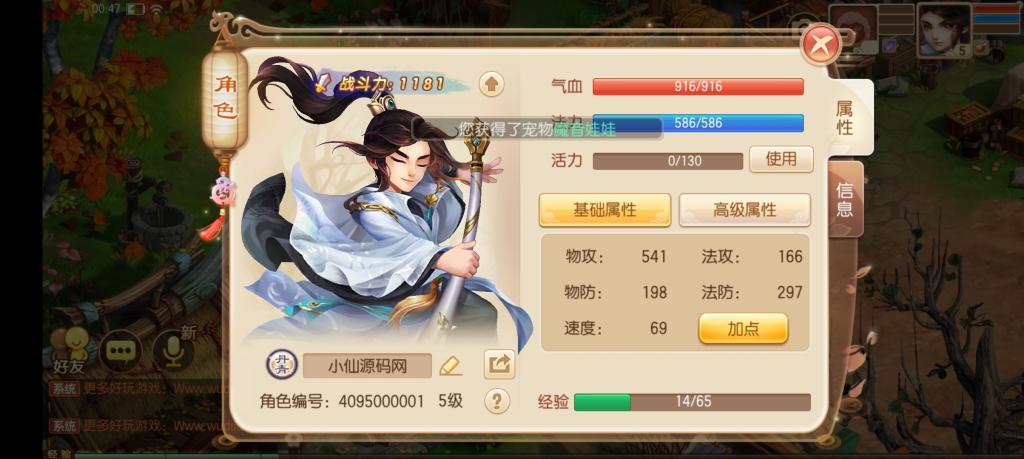This screenshot has width=1024, height=459.
Task: Open the chat bubble button
Action: click(121, 350)
